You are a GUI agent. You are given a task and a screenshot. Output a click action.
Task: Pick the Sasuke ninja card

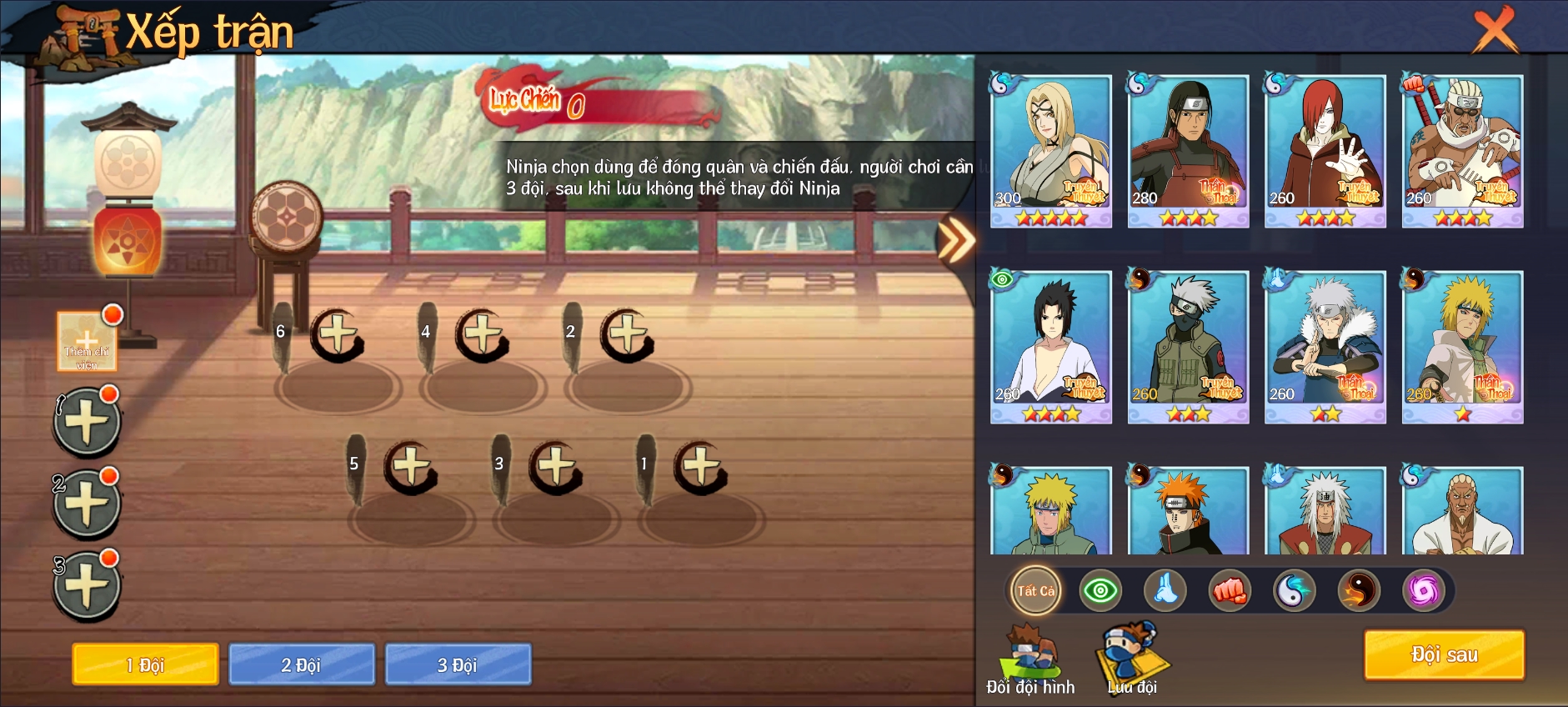click(x=1051, y=346)
